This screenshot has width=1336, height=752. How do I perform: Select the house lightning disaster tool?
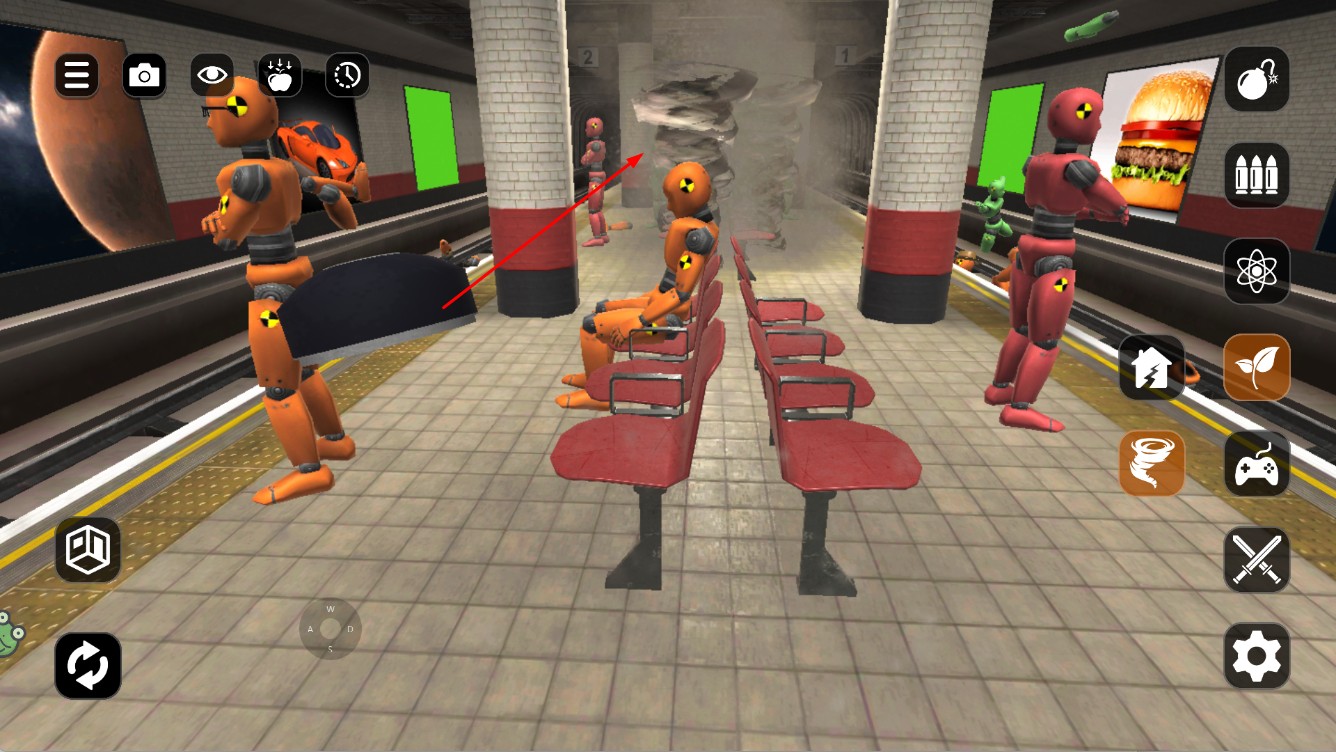[x=1152, y=367]
